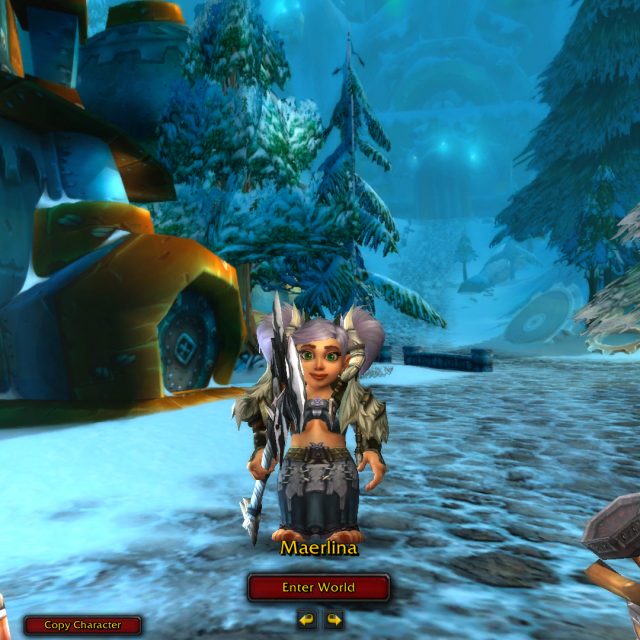
Task: Rotate the character with the left arrow
Action: click(307, 619)
